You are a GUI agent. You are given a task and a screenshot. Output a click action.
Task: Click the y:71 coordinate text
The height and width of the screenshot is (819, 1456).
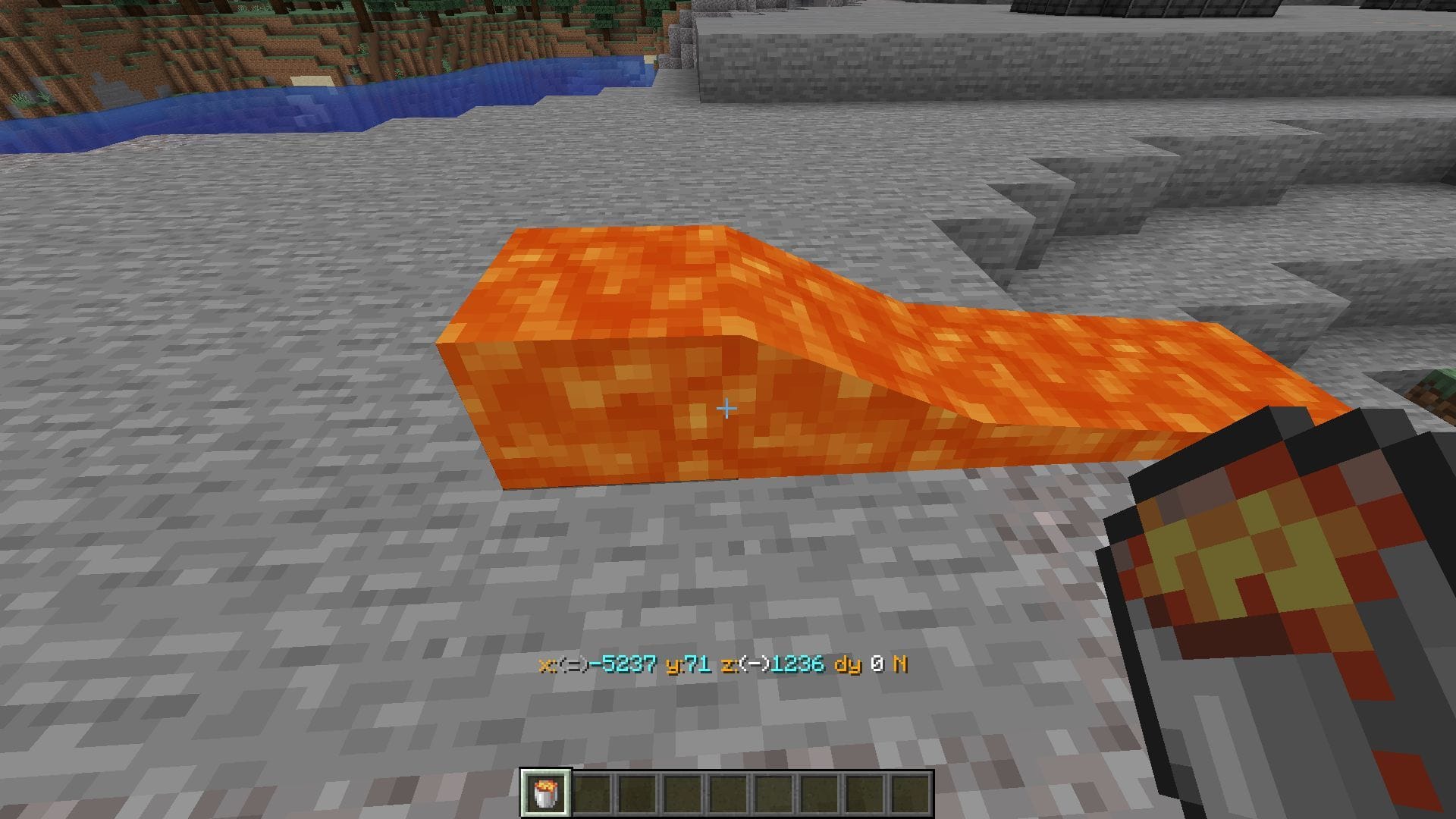coord(686,667)
